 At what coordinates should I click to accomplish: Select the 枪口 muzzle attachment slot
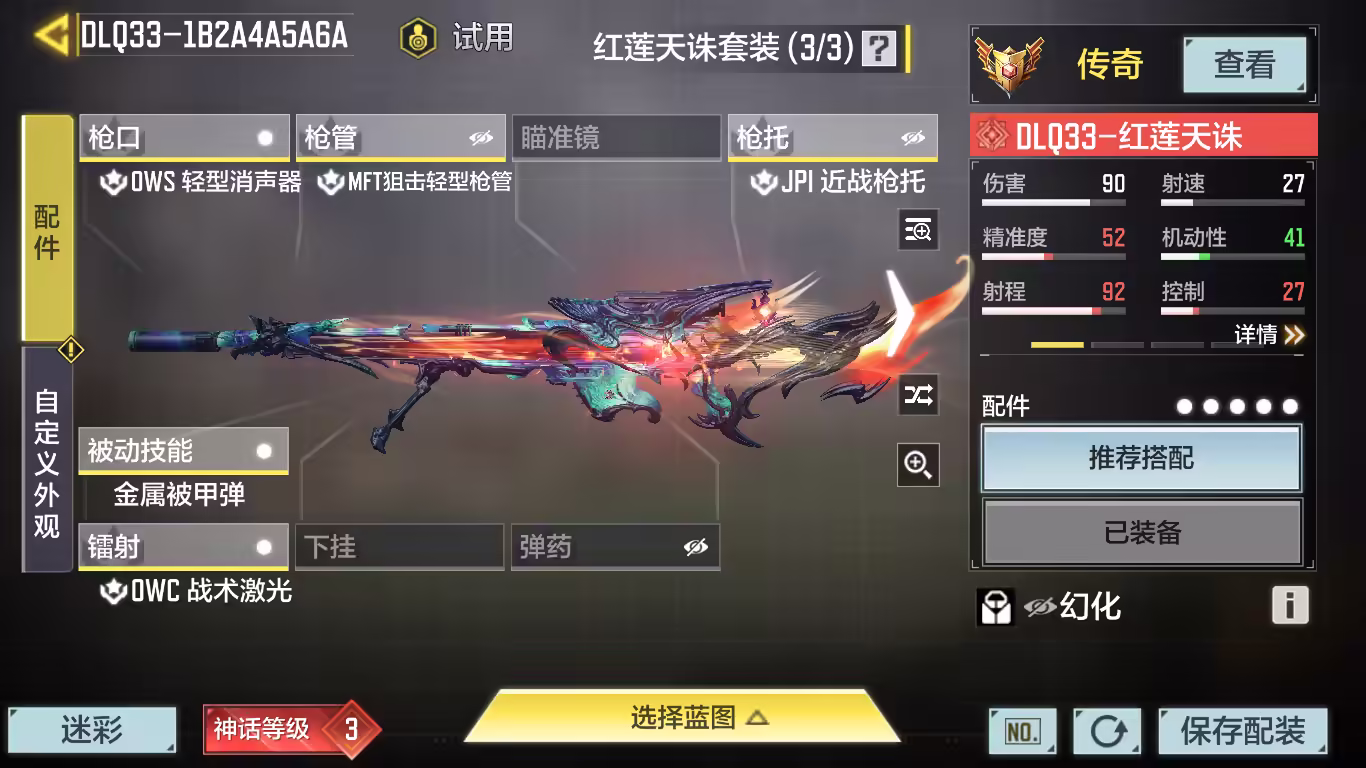tap(184, 138)
